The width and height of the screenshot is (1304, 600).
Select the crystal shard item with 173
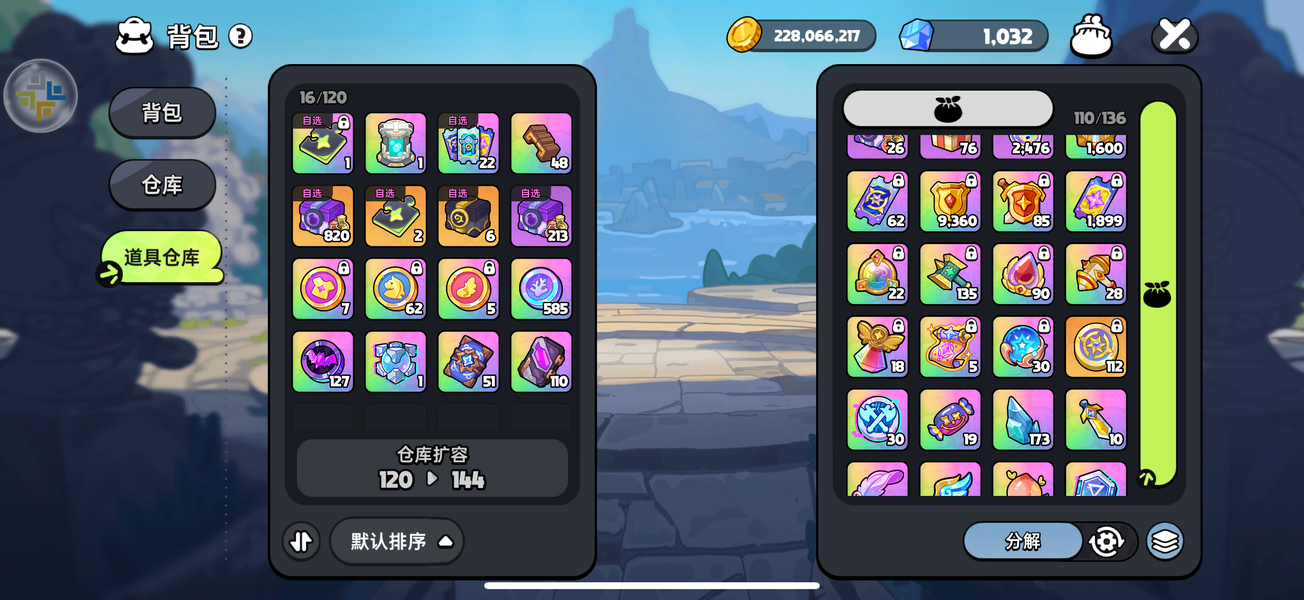click(1023, 419)
